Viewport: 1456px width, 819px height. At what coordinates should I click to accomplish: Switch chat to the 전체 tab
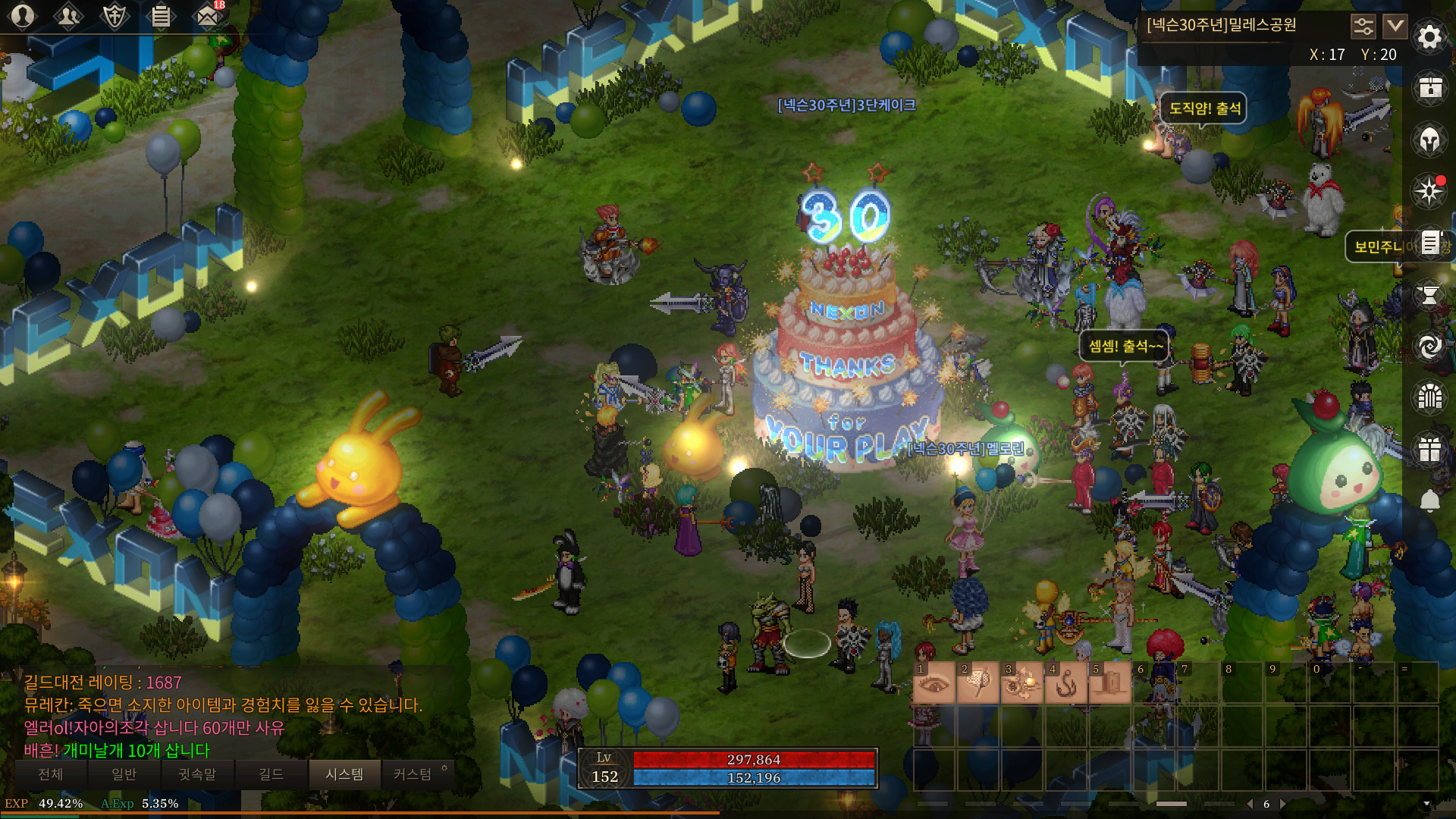coord(51,774)
